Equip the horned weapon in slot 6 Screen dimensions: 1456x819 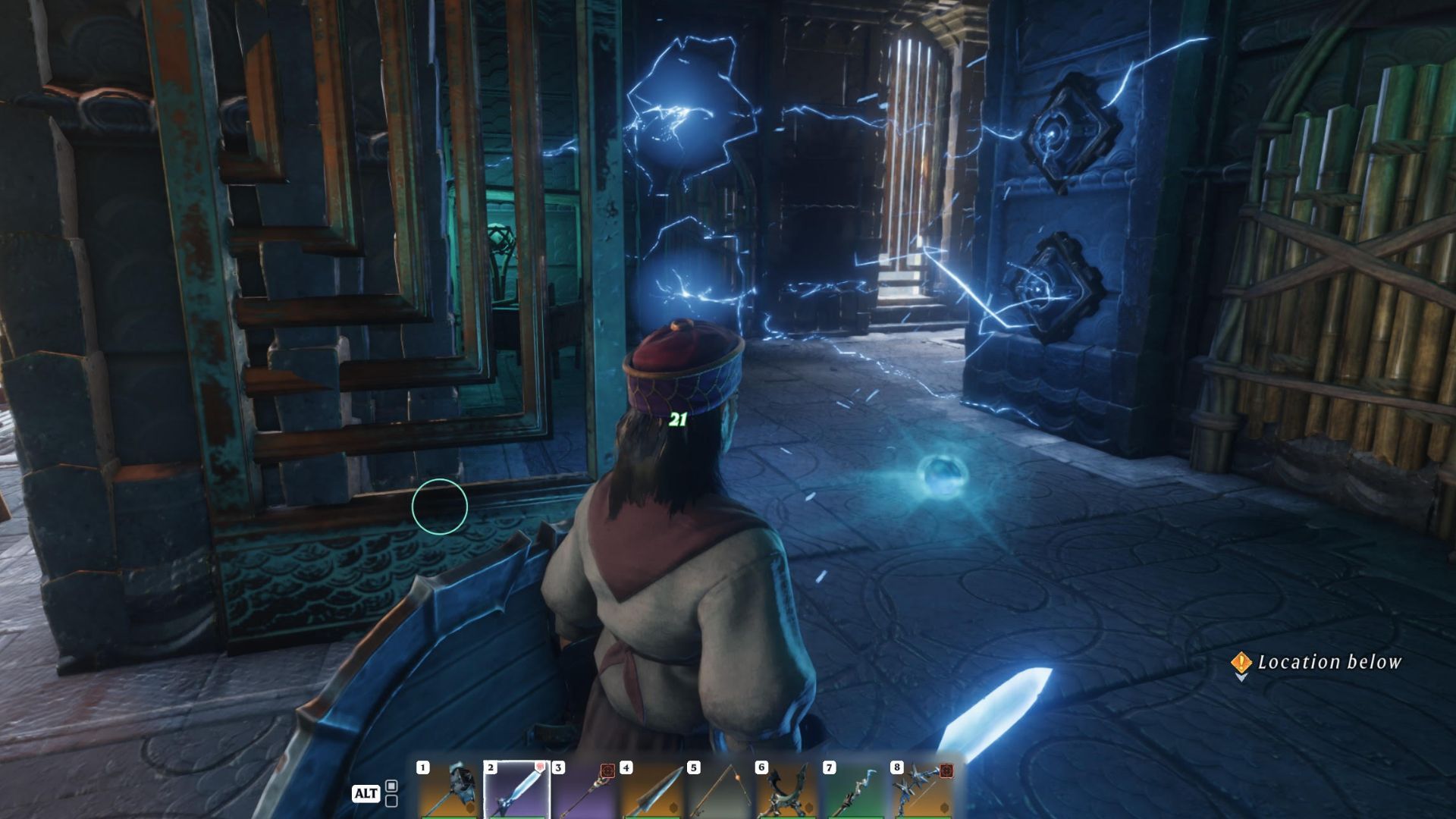[x=786, y=790]
